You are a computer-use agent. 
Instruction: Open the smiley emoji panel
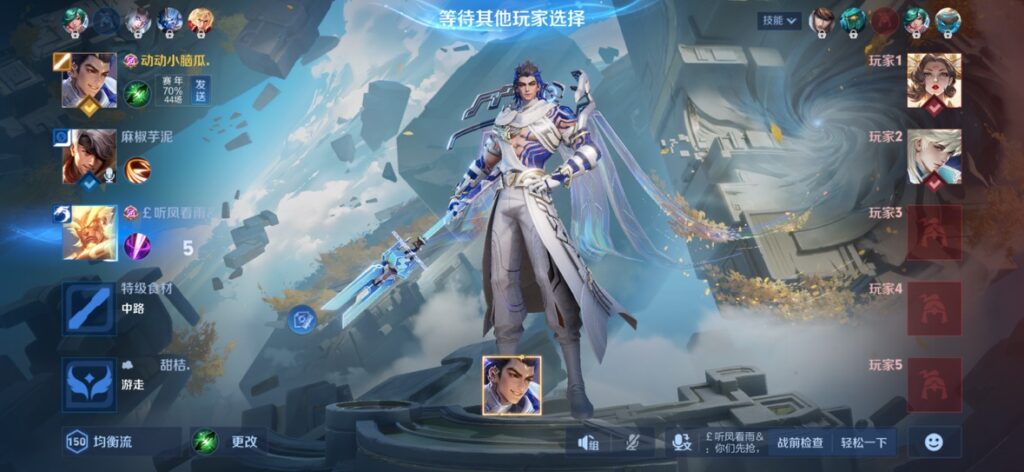coord(933,442)
